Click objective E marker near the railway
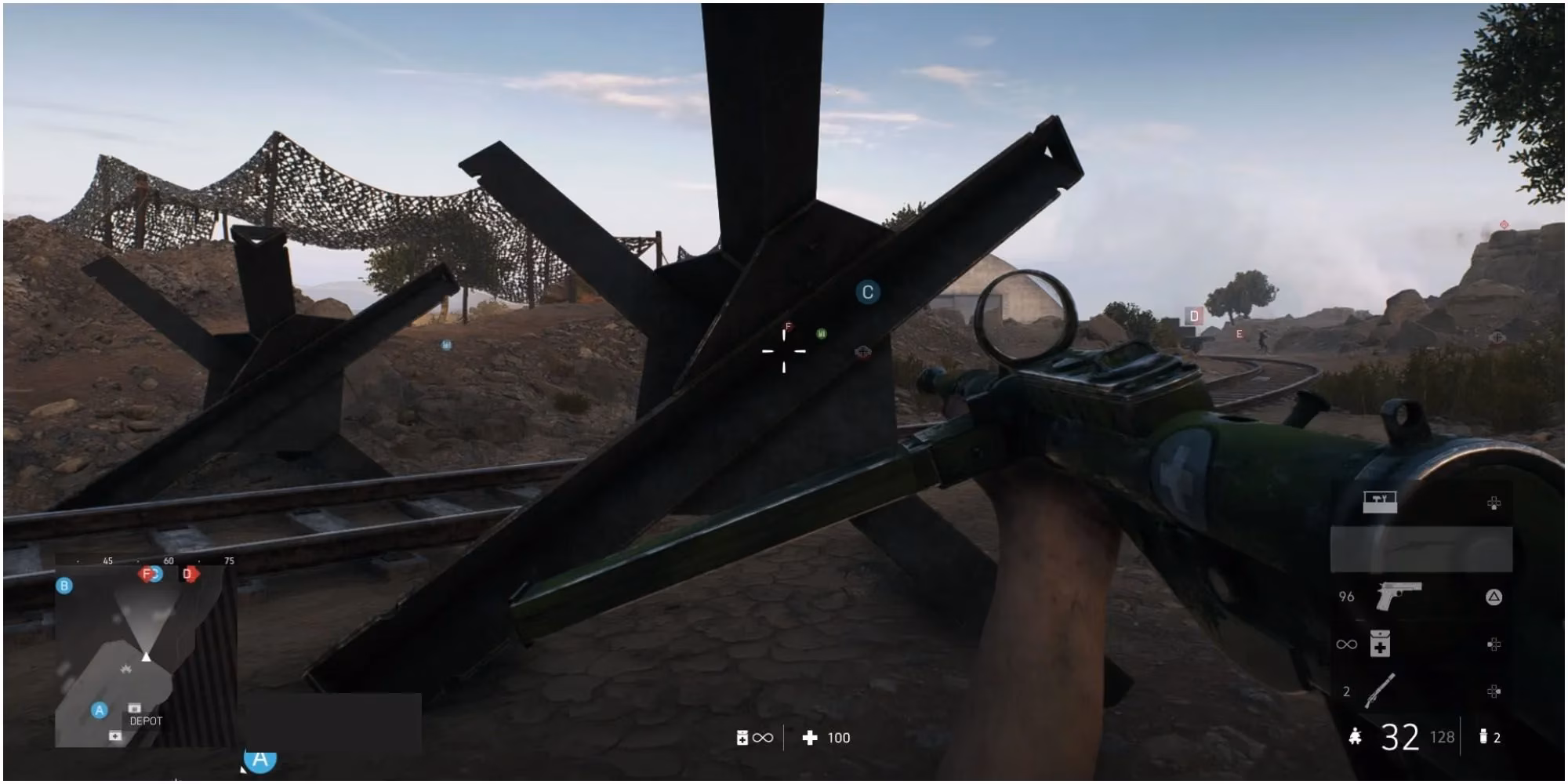1568x784 pixels. tap(1240, 332)
